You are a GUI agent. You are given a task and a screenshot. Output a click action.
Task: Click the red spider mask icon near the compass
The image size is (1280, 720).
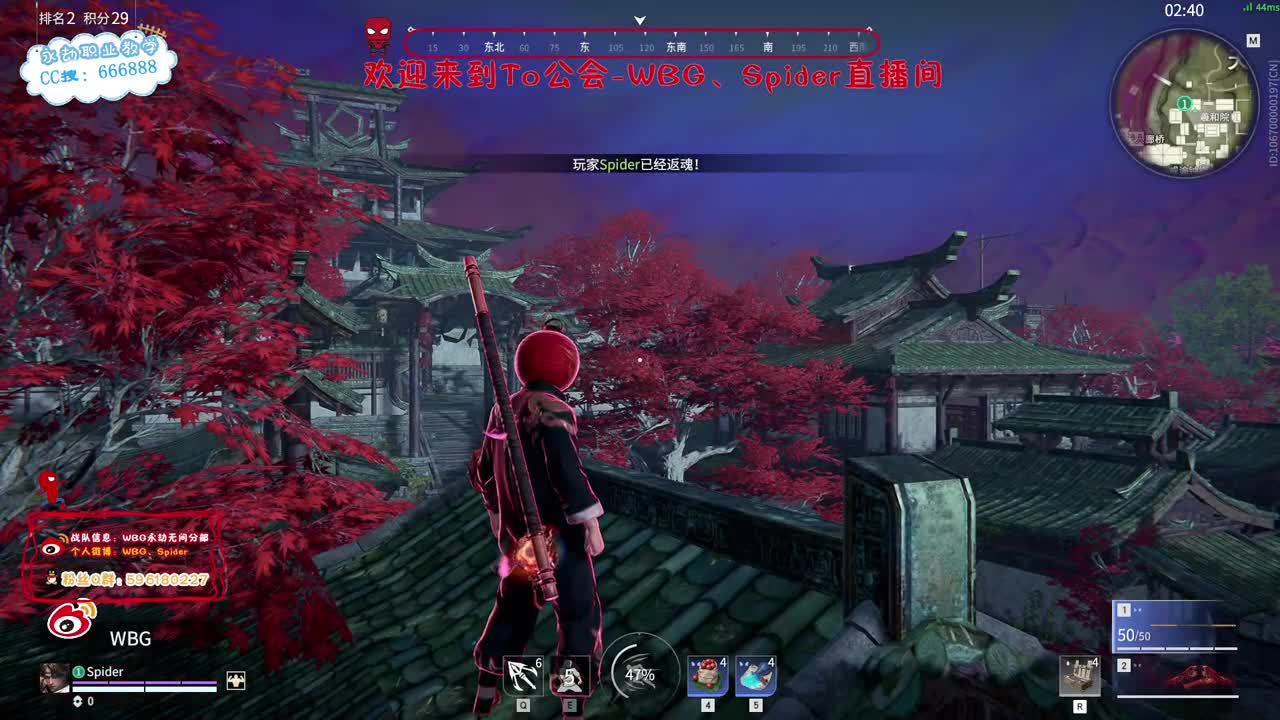point(377,31)
